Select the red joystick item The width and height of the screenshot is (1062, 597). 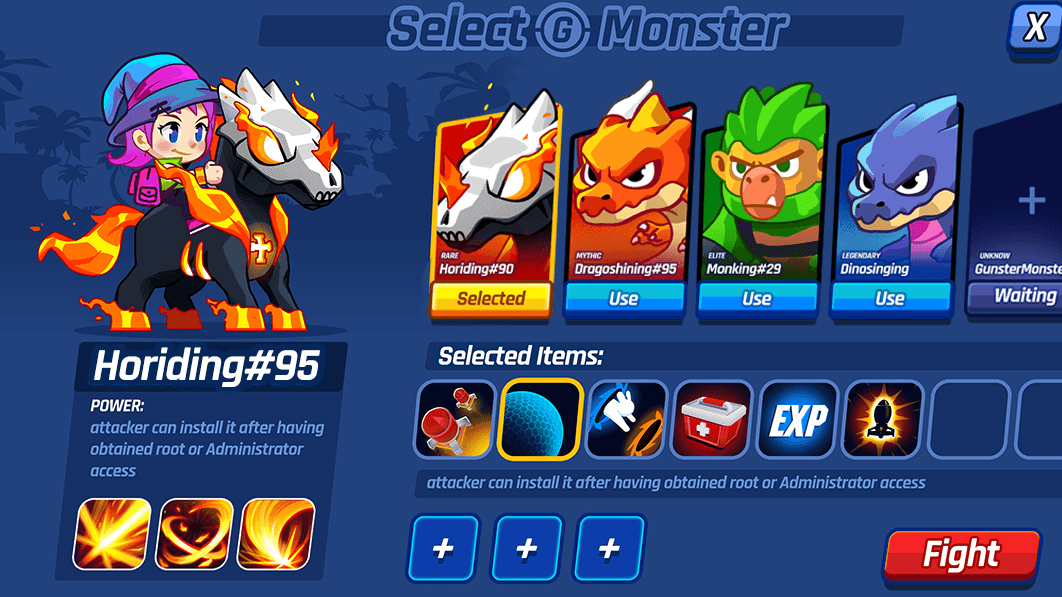click(455, 420)
